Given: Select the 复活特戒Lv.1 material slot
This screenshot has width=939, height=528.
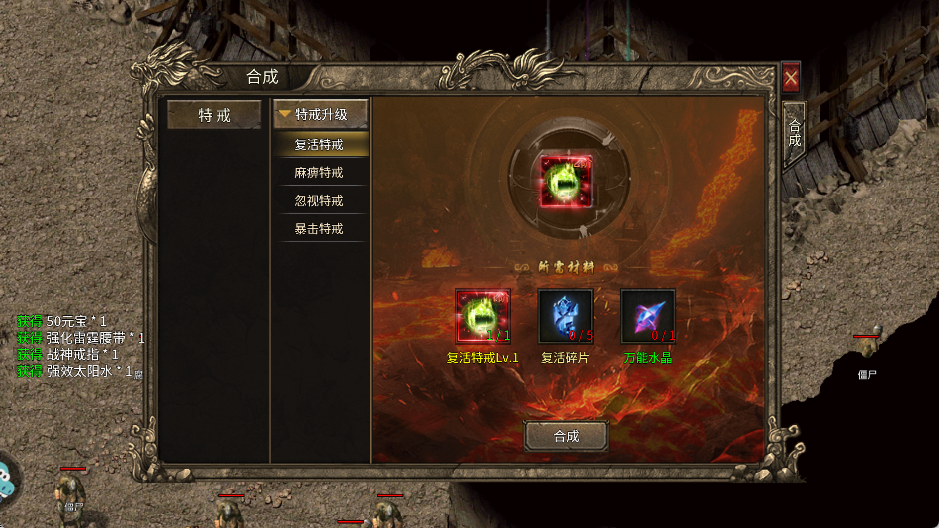Looking at the screenshot, I should 483,317.
